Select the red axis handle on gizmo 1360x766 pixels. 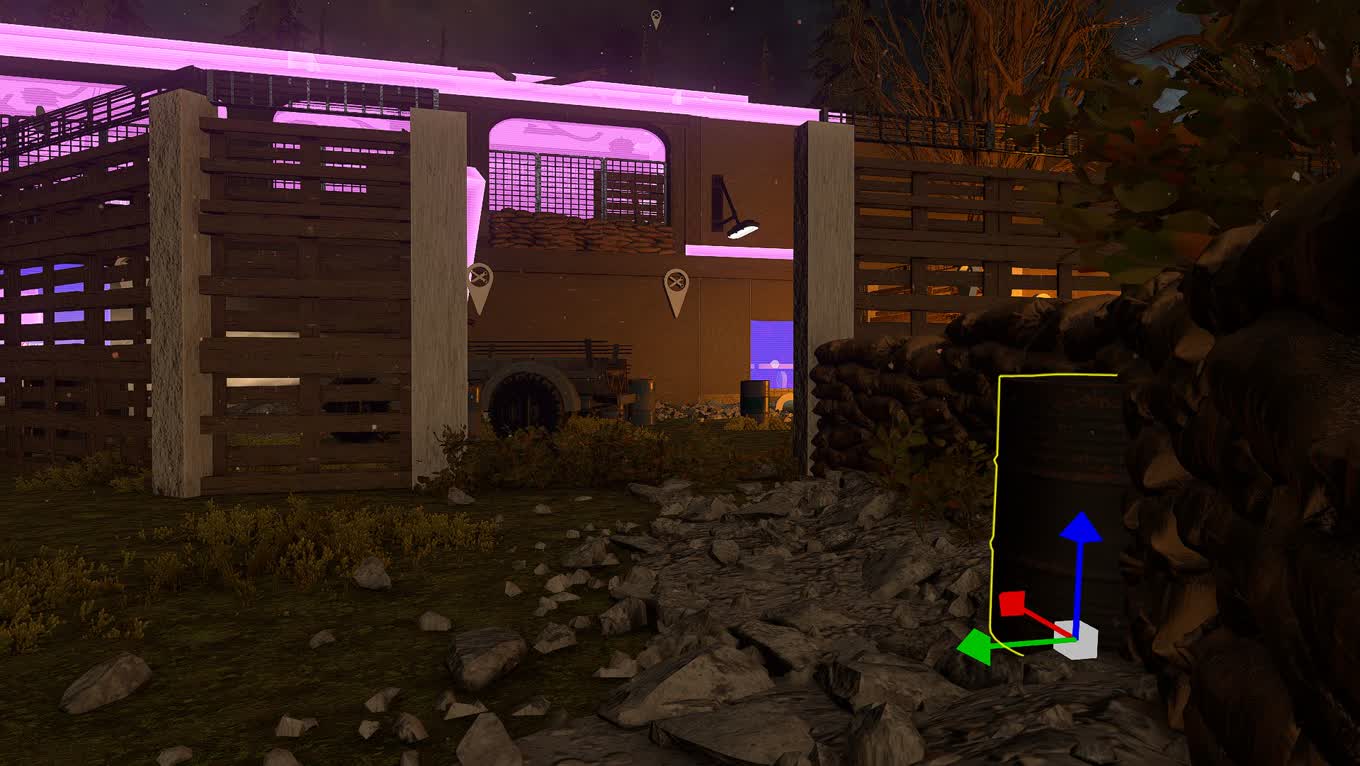[1012, 604]
